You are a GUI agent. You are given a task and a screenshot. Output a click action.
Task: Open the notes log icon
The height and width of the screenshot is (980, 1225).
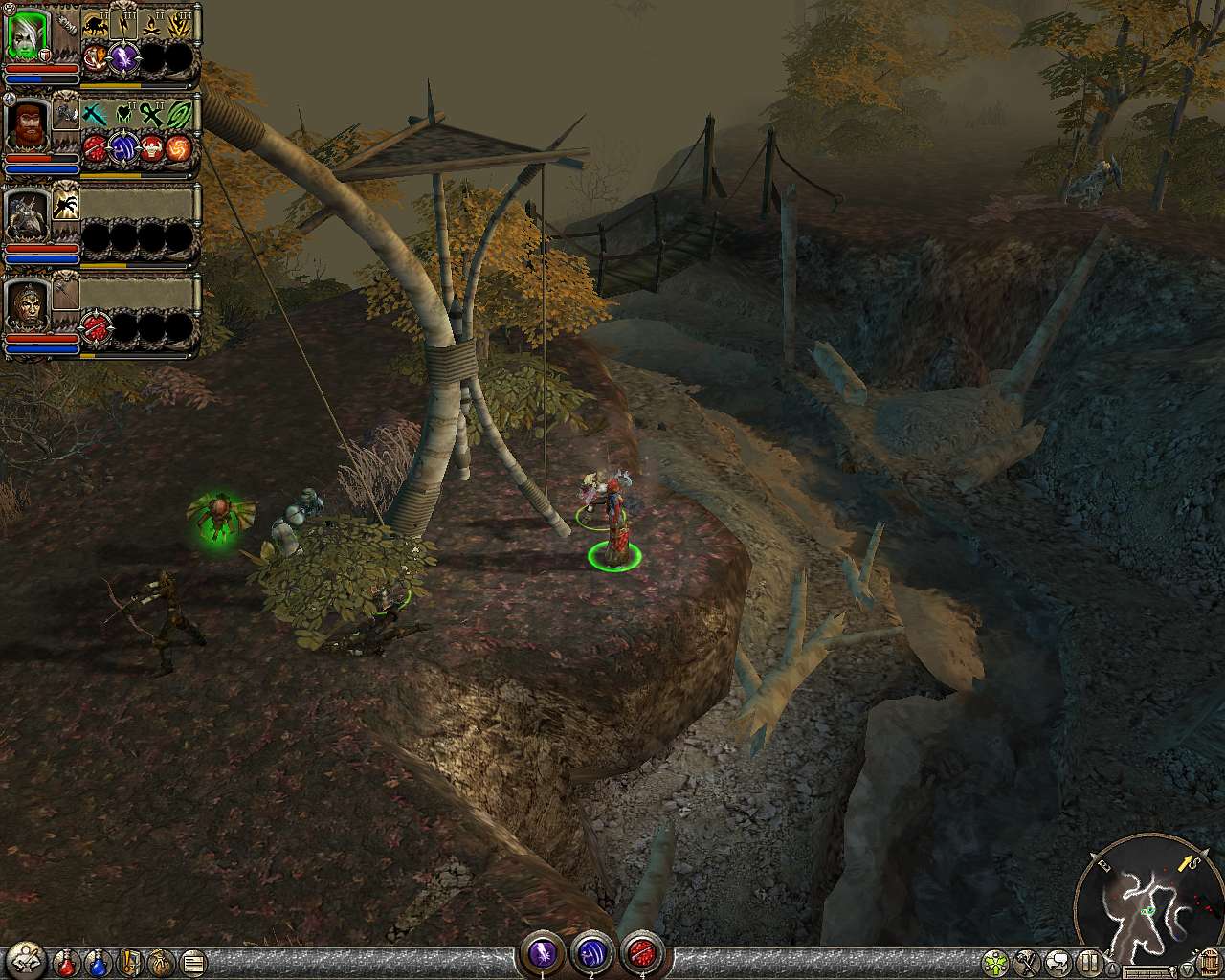(191, 961)
